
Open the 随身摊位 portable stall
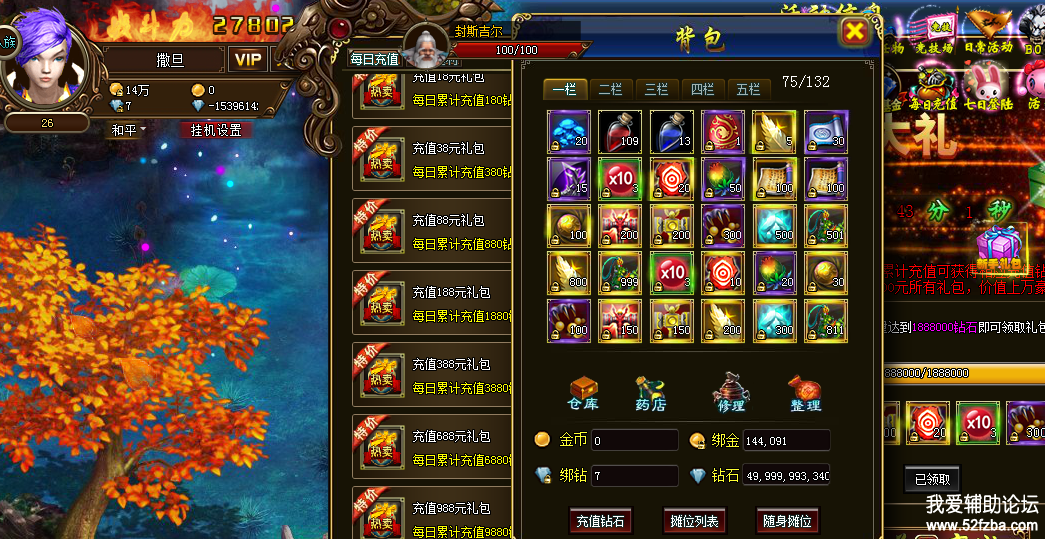coord(787,521)
